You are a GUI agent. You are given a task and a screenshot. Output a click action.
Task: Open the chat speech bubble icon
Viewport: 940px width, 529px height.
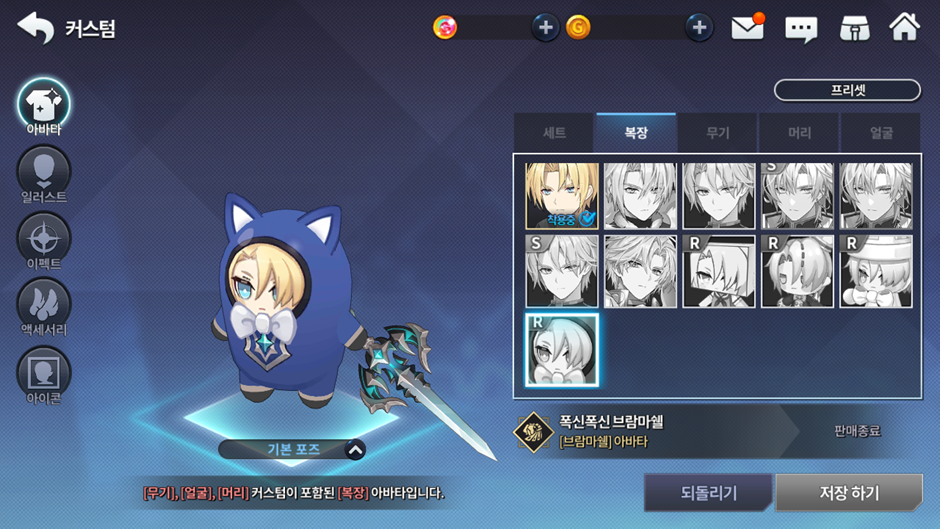801,29
